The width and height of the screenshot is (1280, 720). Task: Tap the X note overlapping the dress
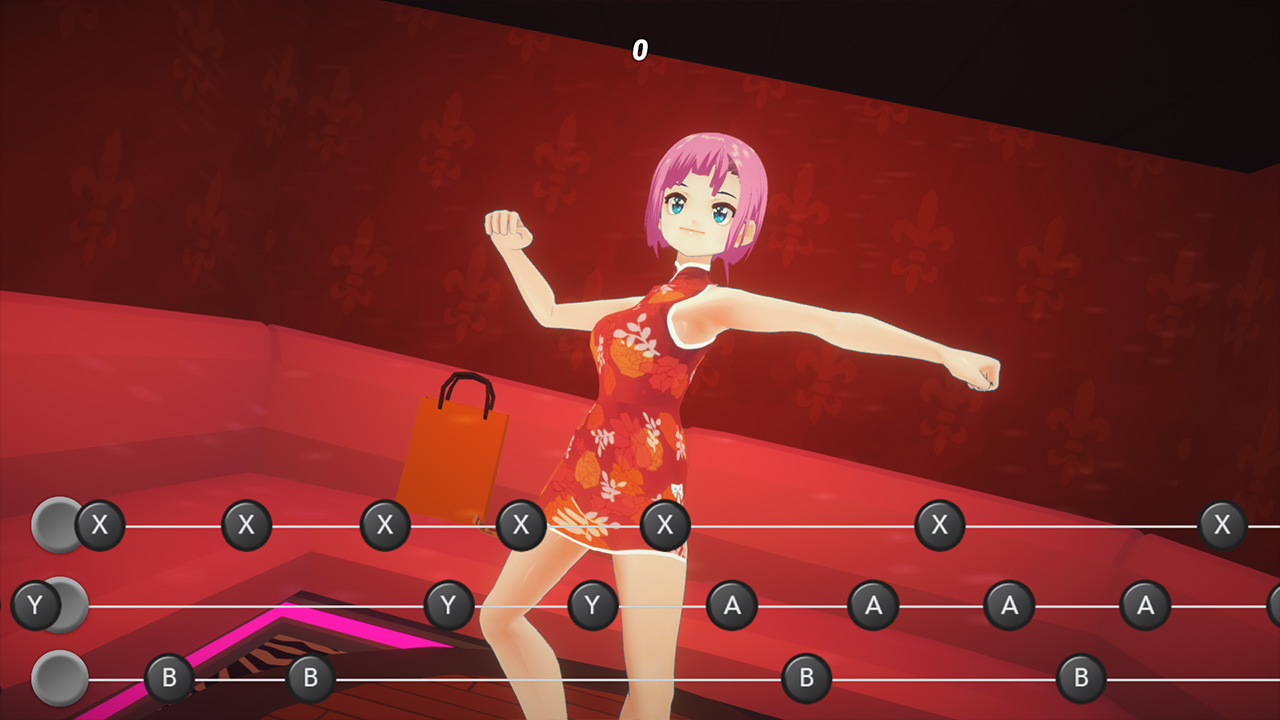coord(665,524)
